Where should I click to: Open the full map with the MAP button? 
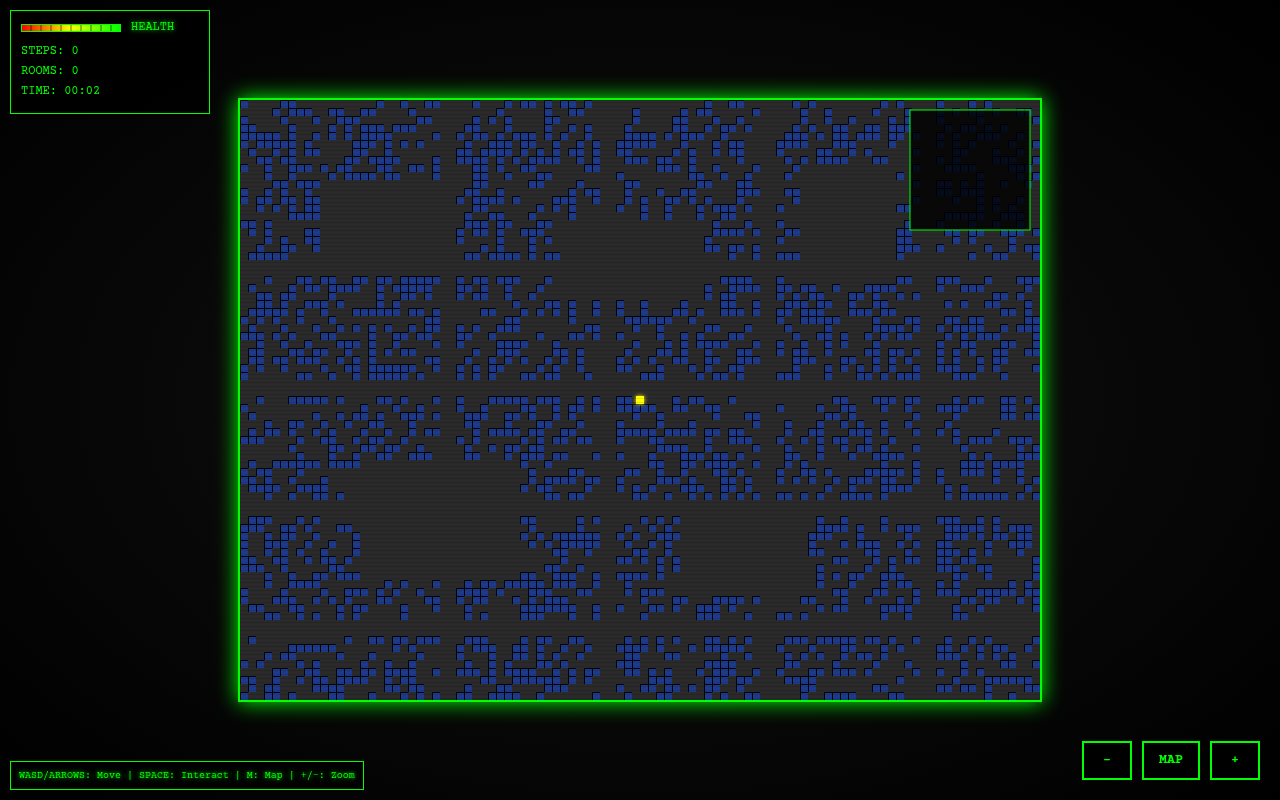point(1170,760)
